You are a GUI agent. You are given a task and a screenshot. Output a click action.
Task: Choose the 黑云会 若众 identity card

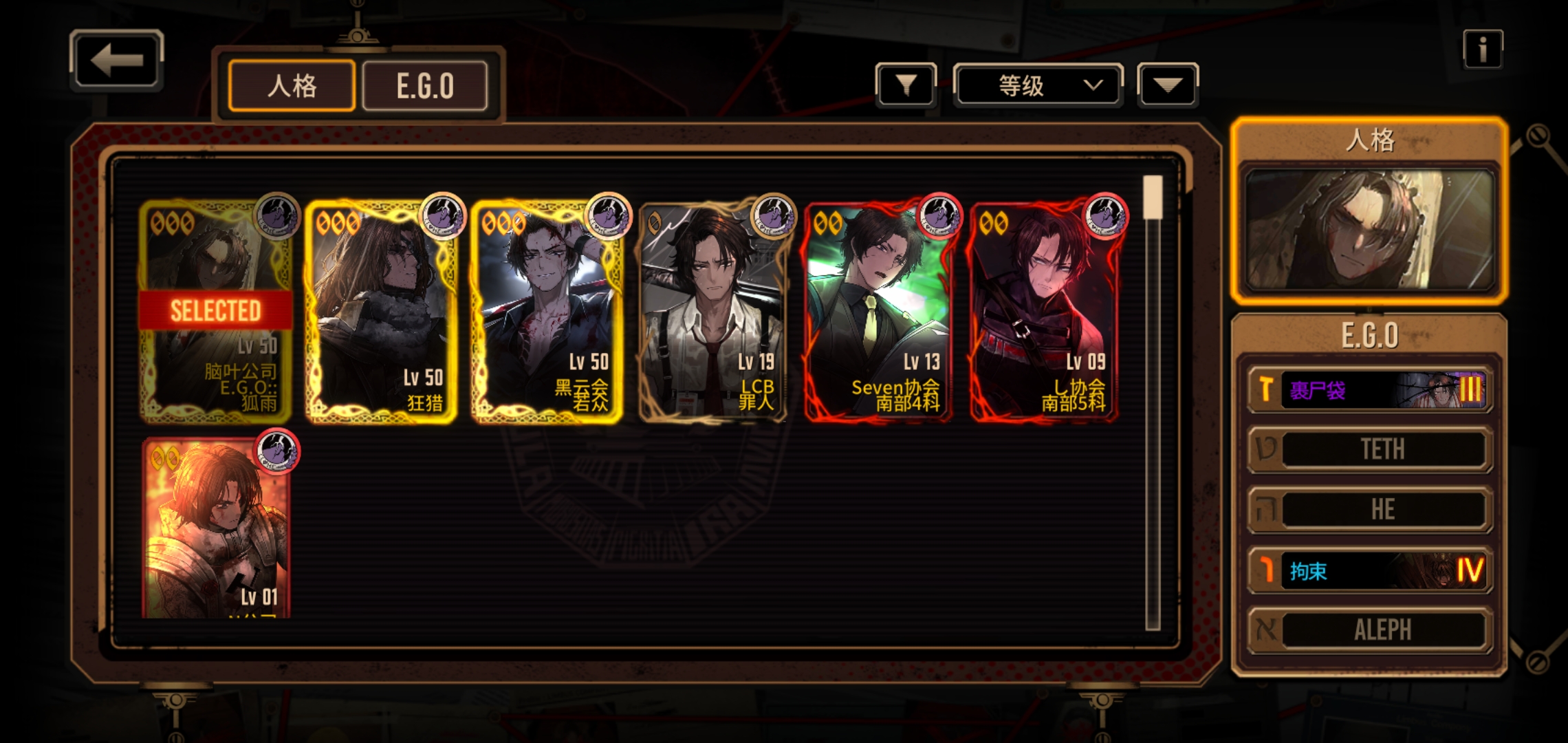[547, 312]
